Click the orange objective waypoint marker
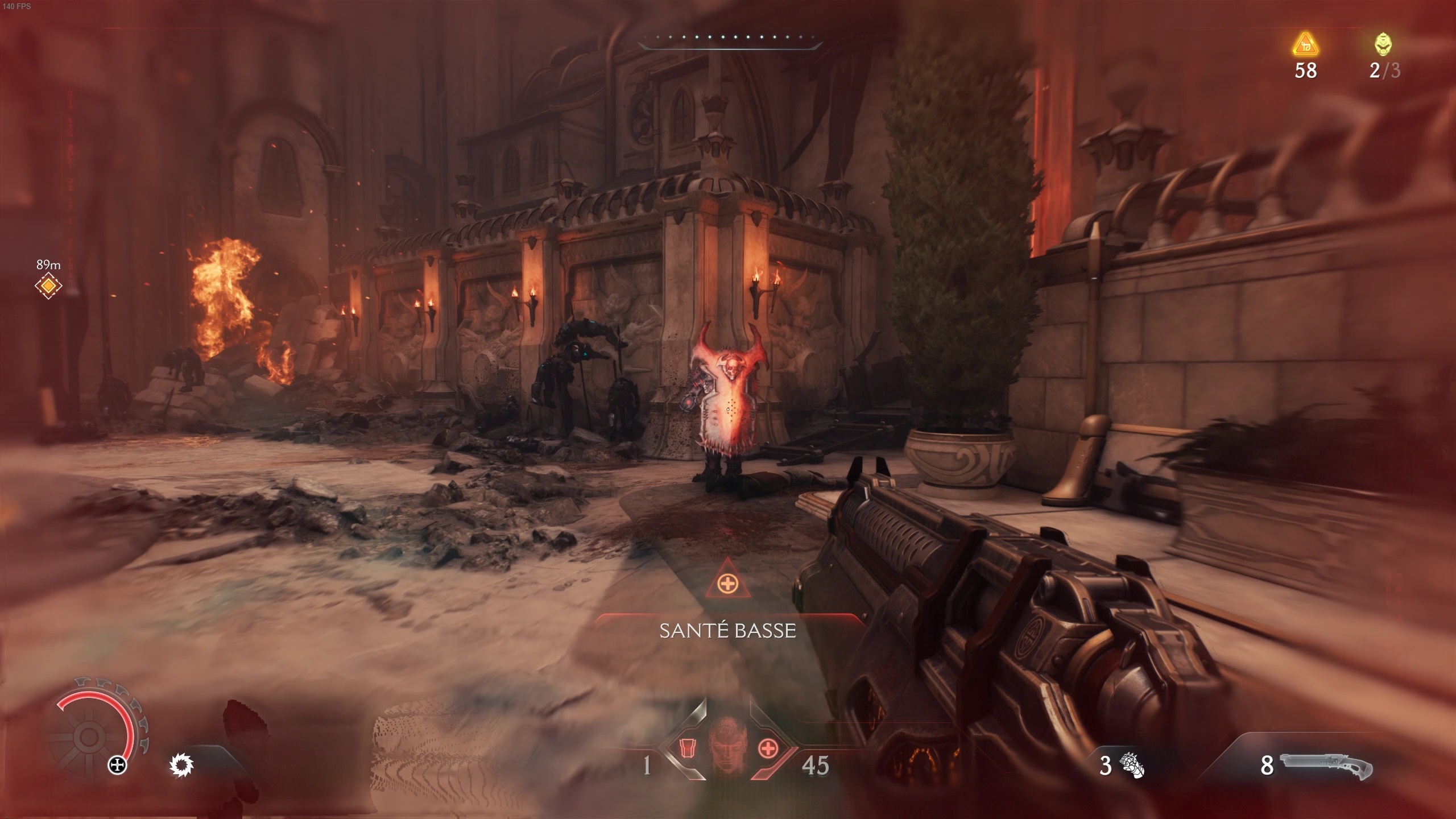Image resolution: width=1456 pixels, height=819 pixels. point(48,286)
